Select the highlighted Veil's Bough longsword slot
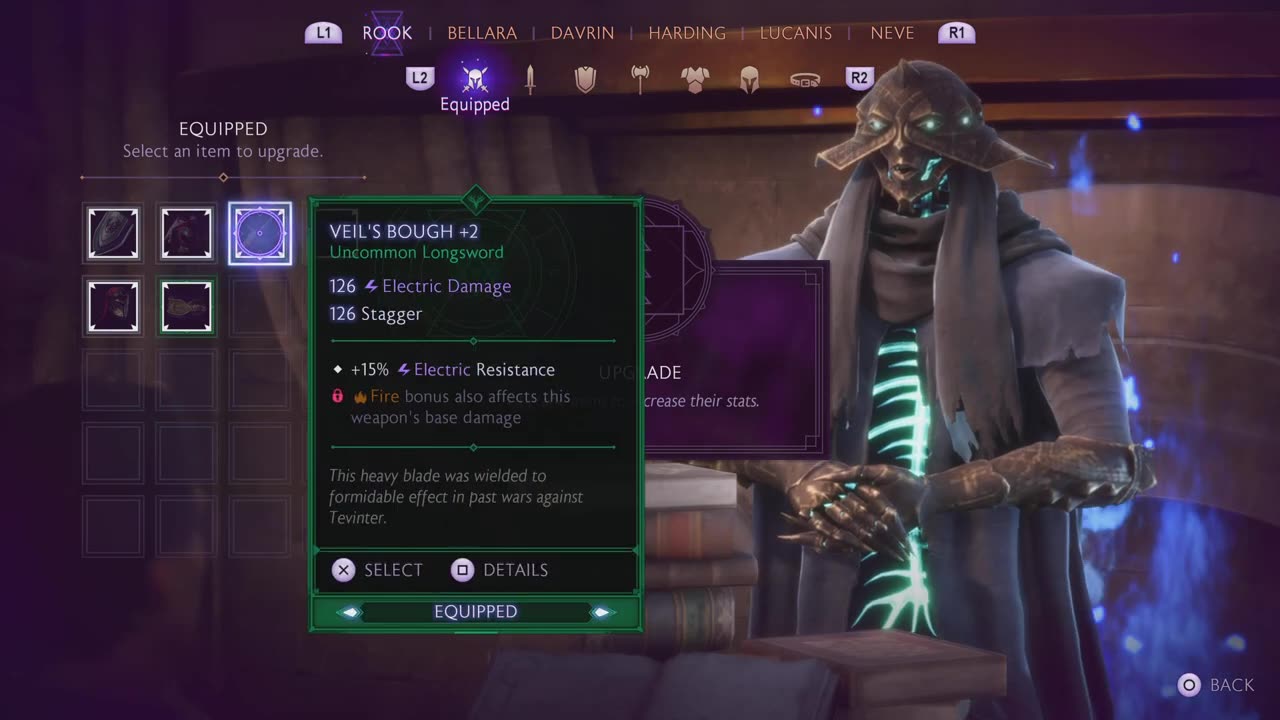 click(260, 233)
